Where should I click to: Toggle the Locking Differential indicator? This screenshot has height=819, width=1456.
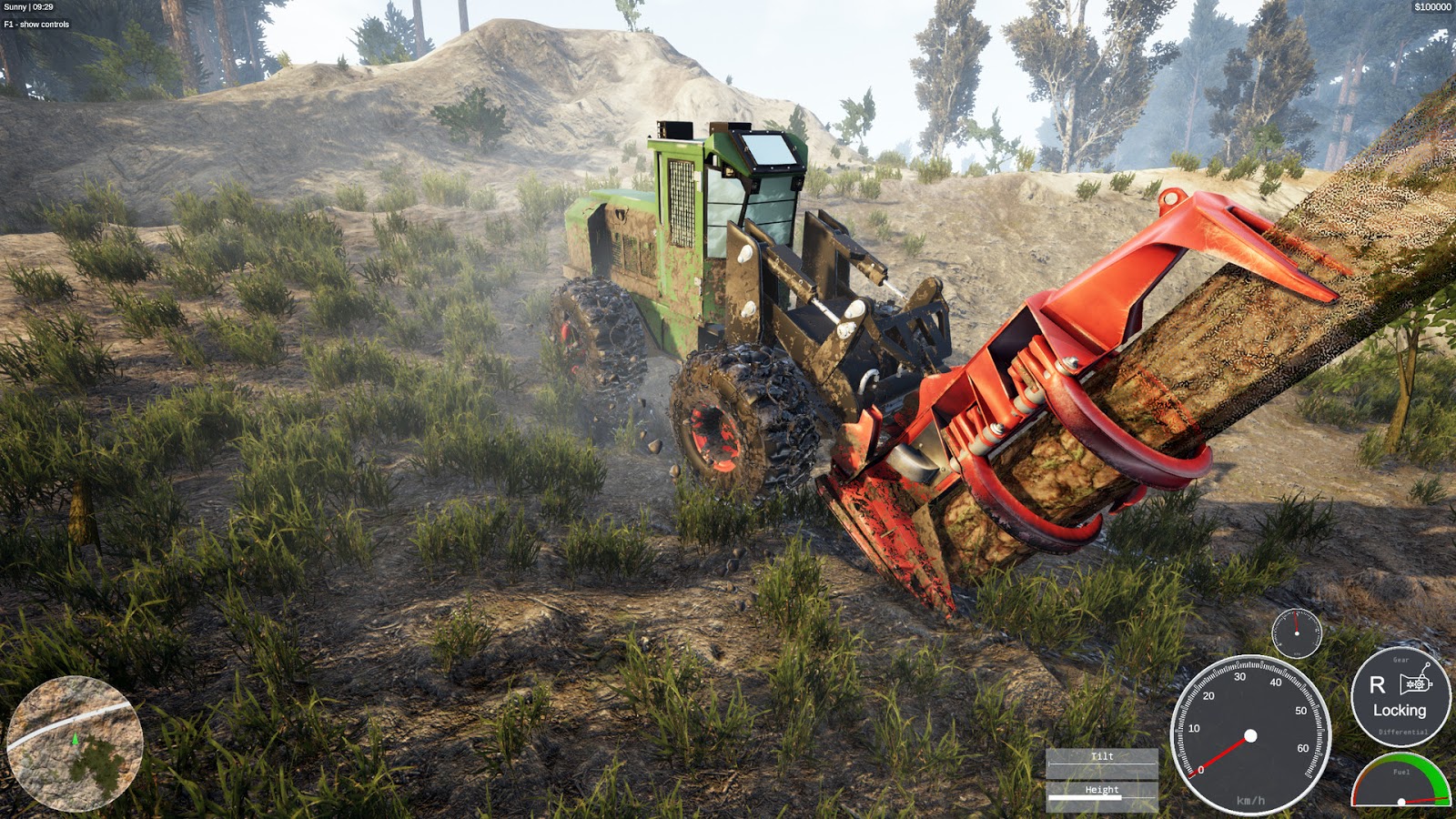tap(1400, 712)
